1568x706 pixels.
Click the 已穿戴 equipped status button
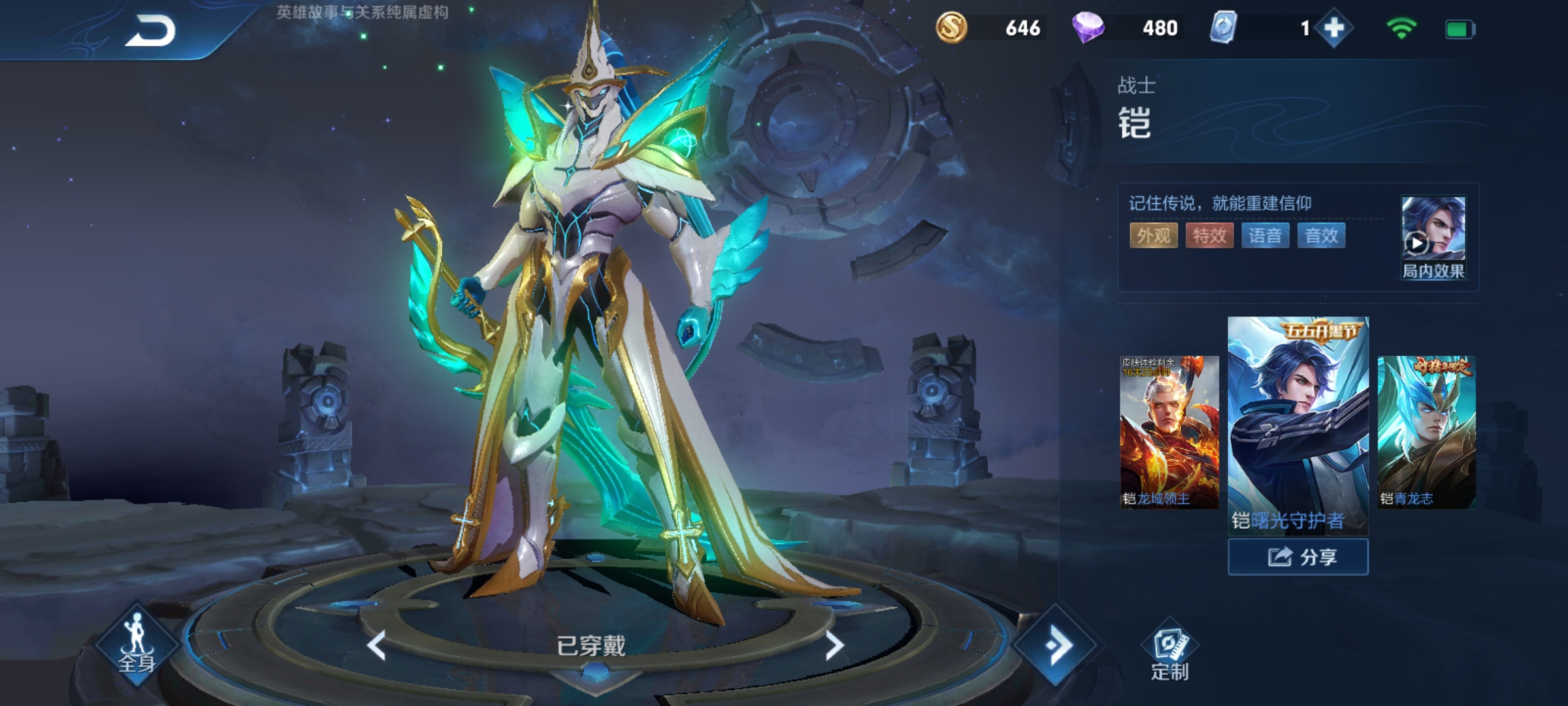pyautogui.click(x=591, y=646)
